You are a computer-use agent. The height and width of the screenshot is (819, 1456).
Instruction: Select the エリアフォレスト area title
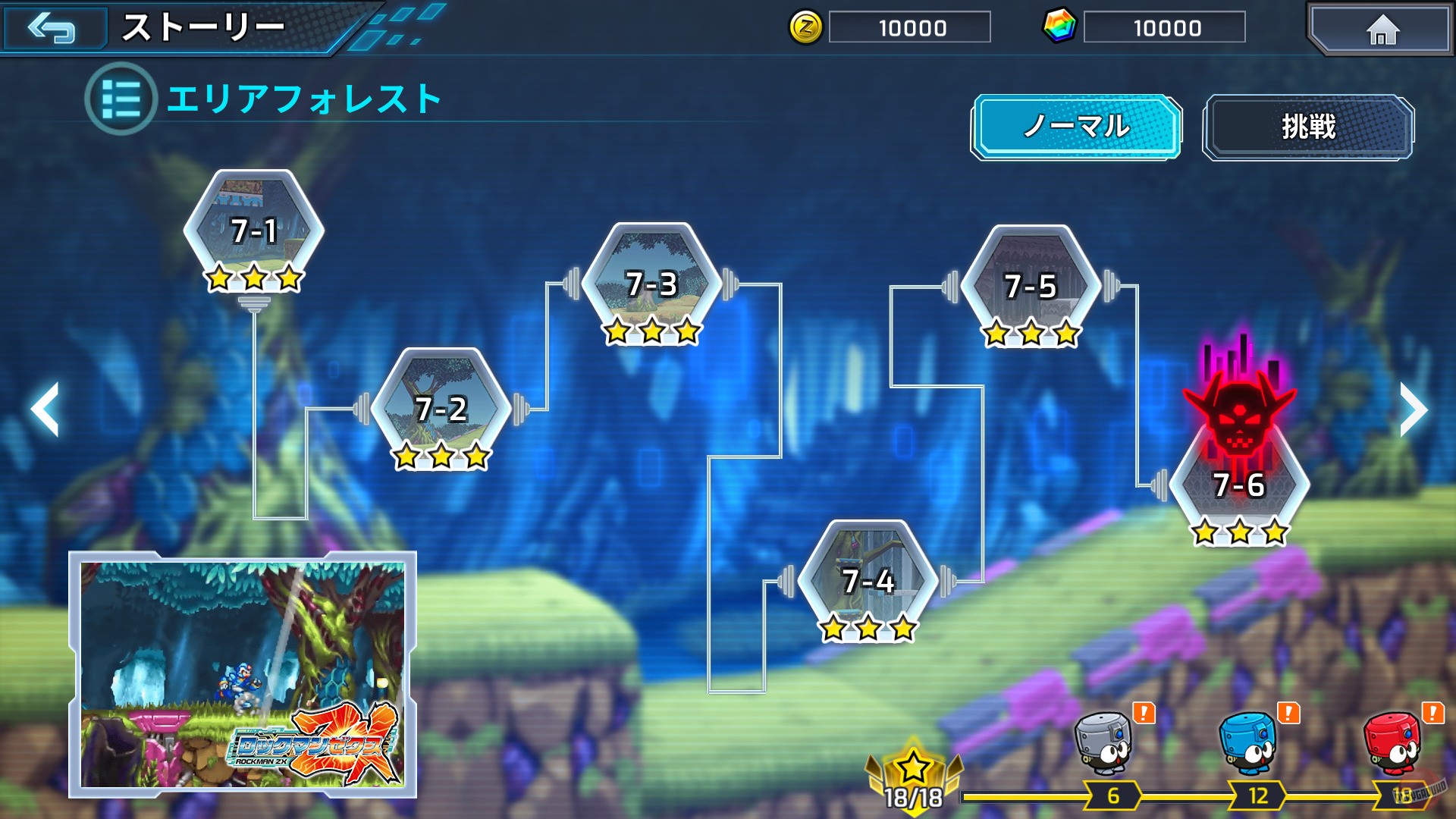(x=303, y=97)
